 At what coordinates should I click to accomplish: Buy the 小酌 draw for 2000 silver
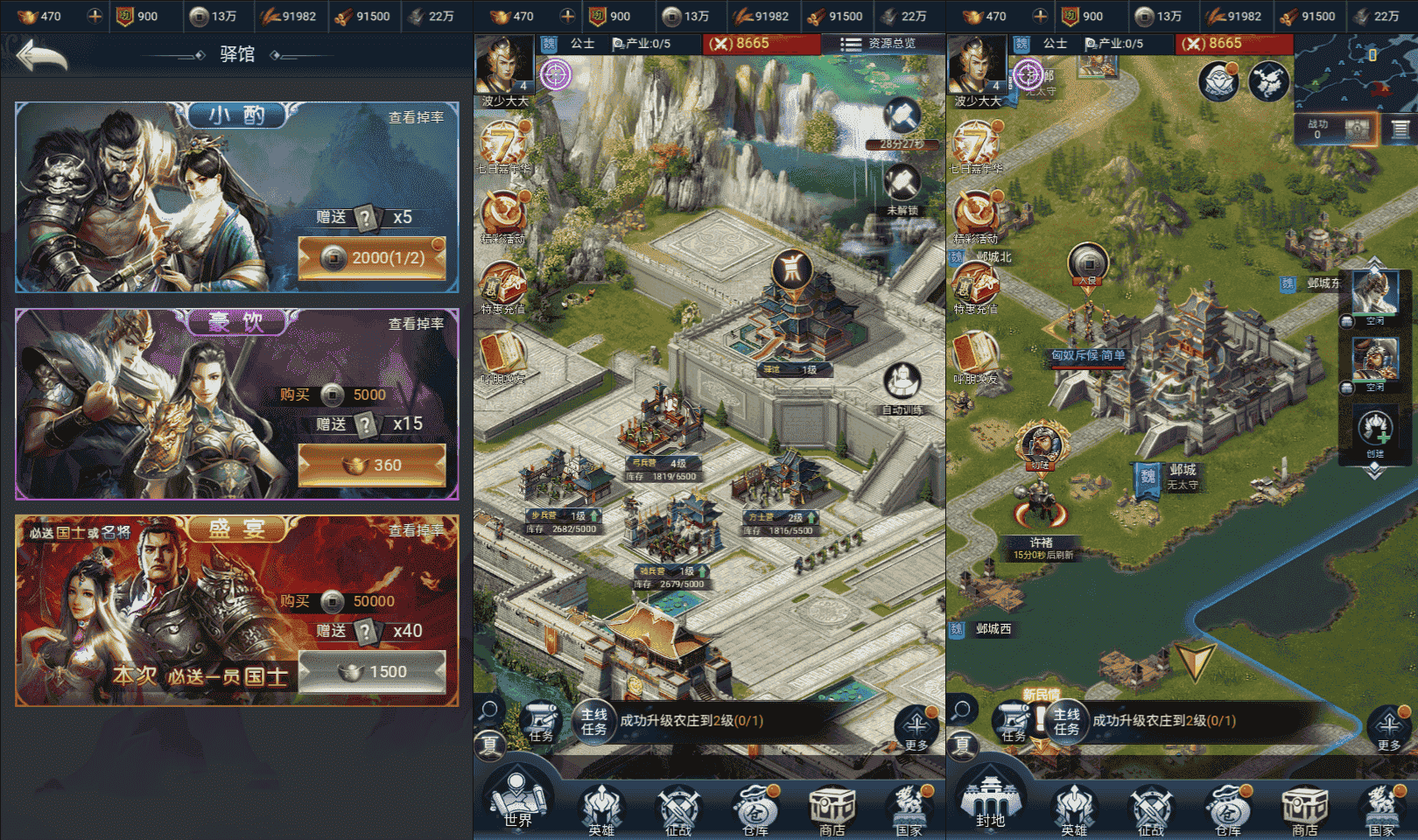372,258
